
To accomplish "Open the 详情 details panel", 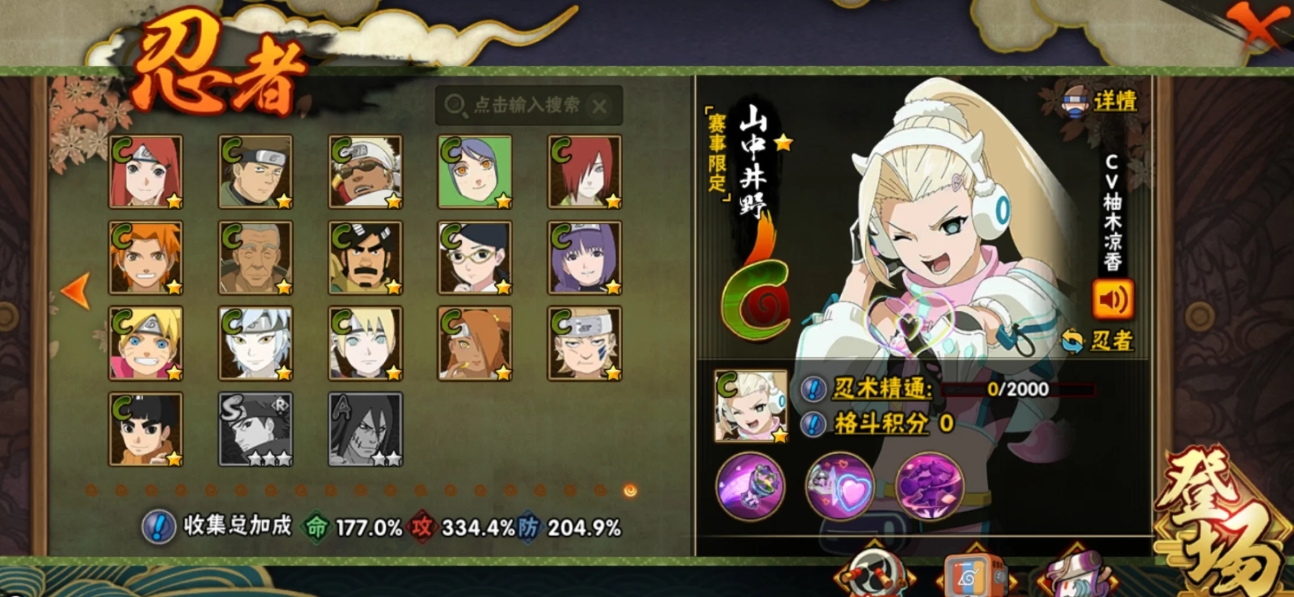I will click(1101, 101).
